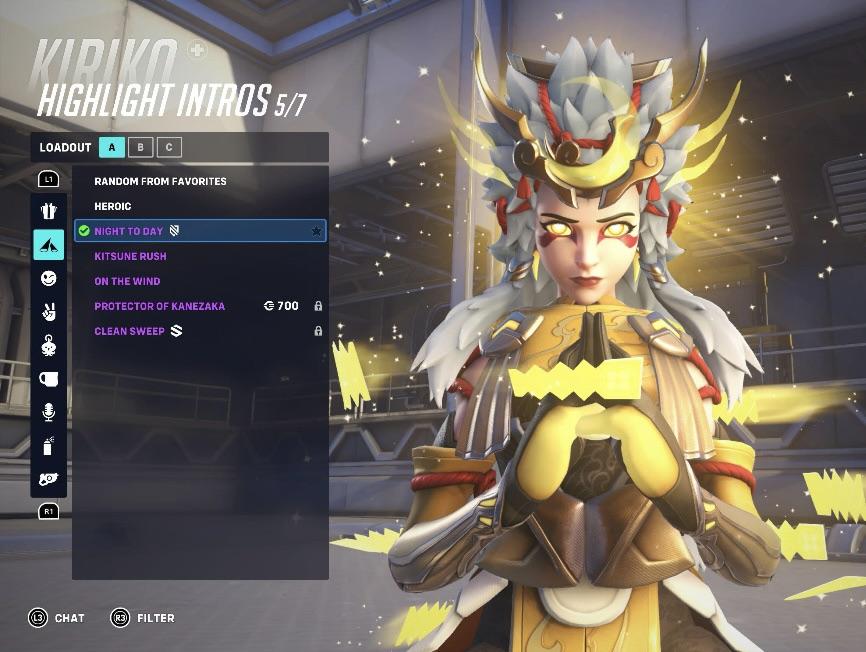The width and height of the screenshot is (866, 652).
Task: Choose the On the Wind intro
Action: [x=127, y=281]
